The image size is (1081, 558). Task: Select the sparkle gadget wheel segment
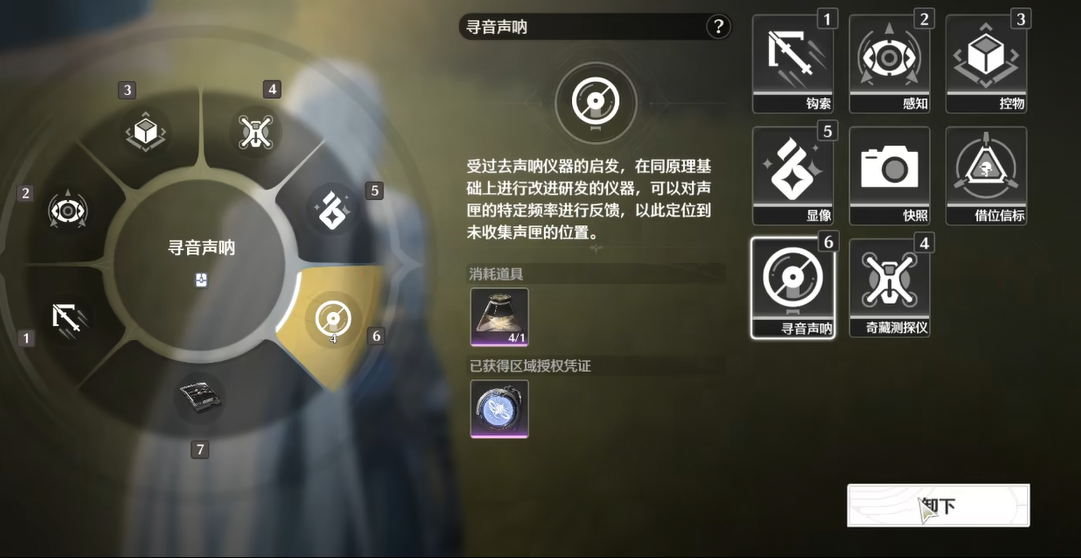point(332,210)
